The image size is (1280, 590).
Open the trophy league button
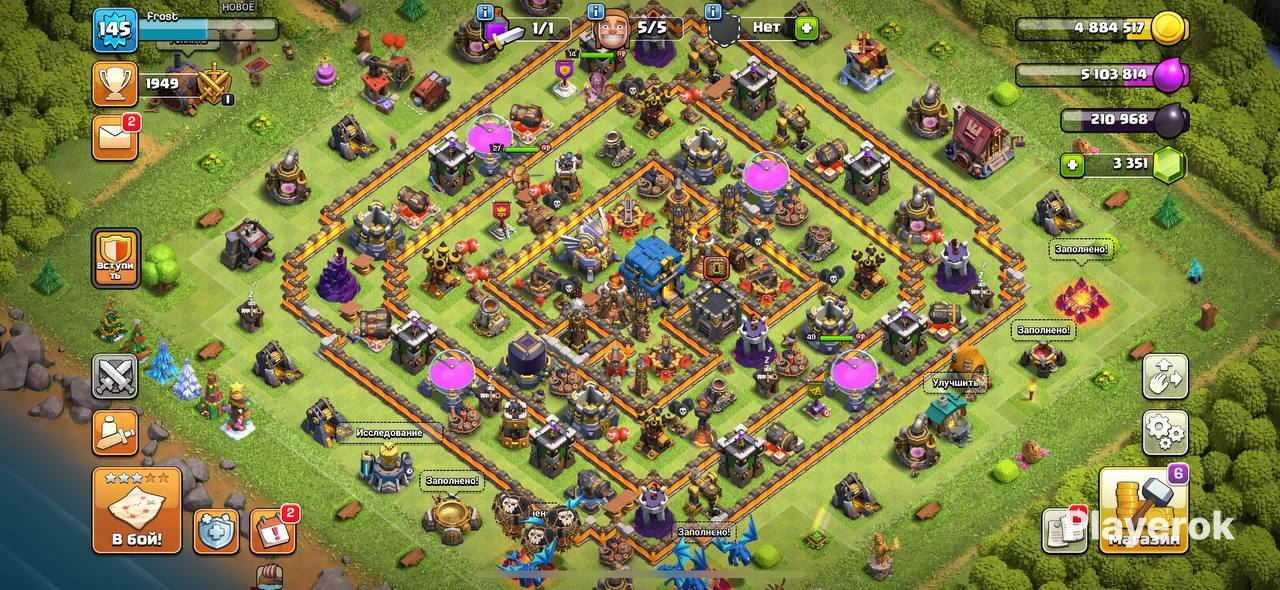coord(114,84)
